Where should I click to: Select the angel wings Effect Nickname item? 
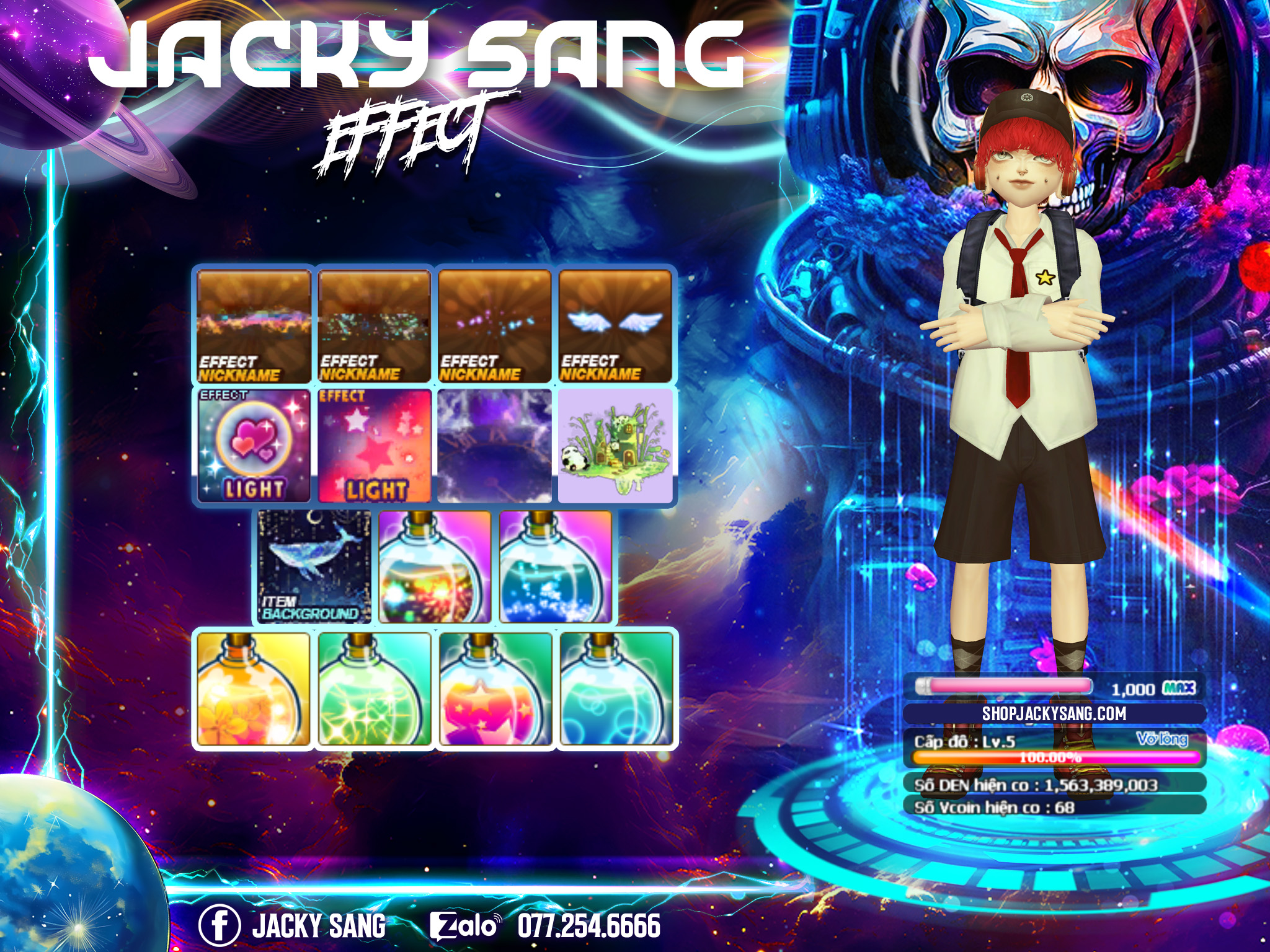tap(615, 326)
